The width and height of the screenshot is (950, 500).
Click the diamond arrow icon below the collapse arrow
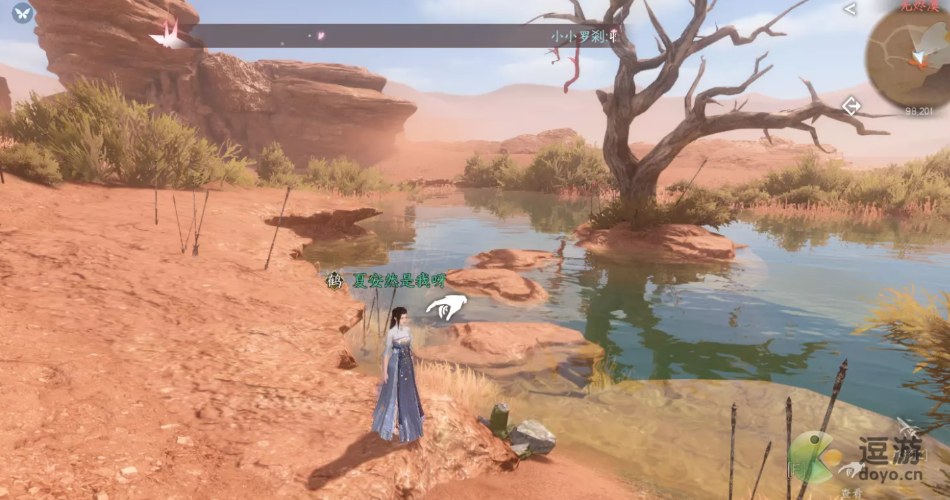pos(851,105)
